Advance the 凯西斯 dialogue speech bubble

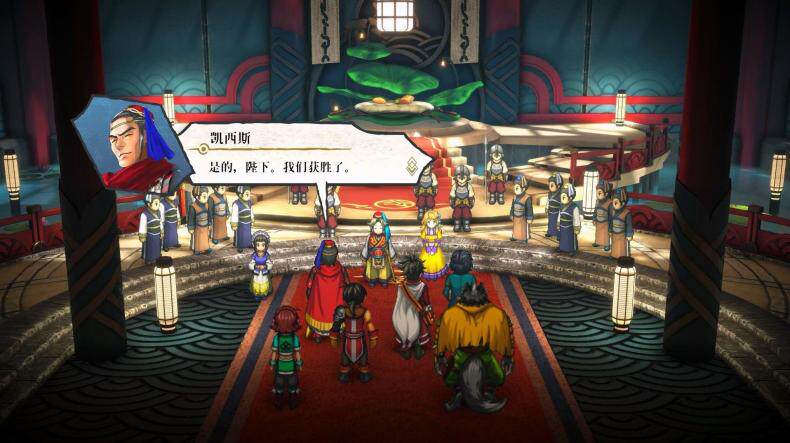pyautogui.click(x=300, y=154)
